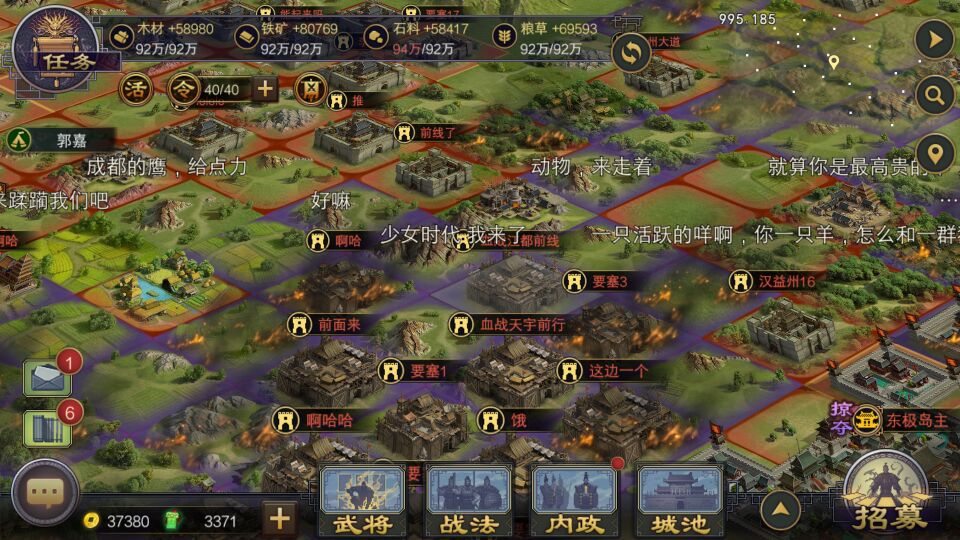Open the 任务 quest menu
This screenshot has width=960, height=540.
pyautogui.click(x=55, y=48)
